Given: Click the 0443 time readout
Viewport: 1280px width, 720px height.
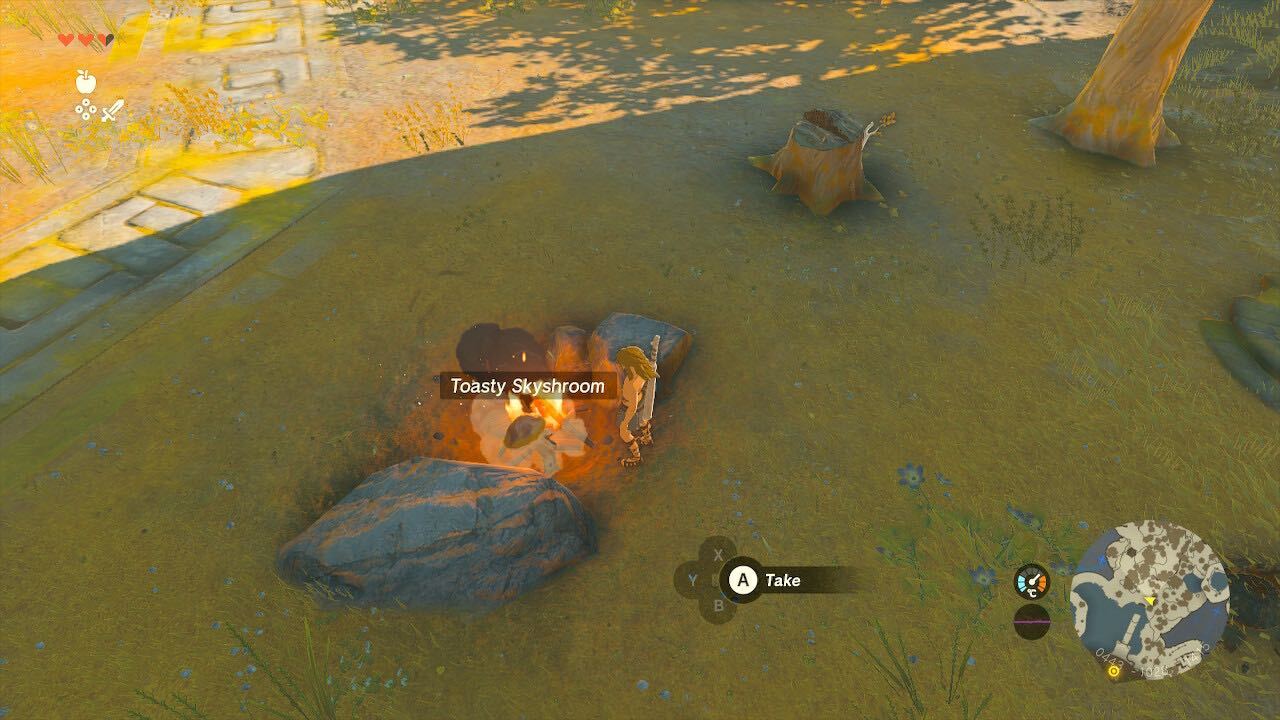Looking at the screenshot, I should [1109, 659].
